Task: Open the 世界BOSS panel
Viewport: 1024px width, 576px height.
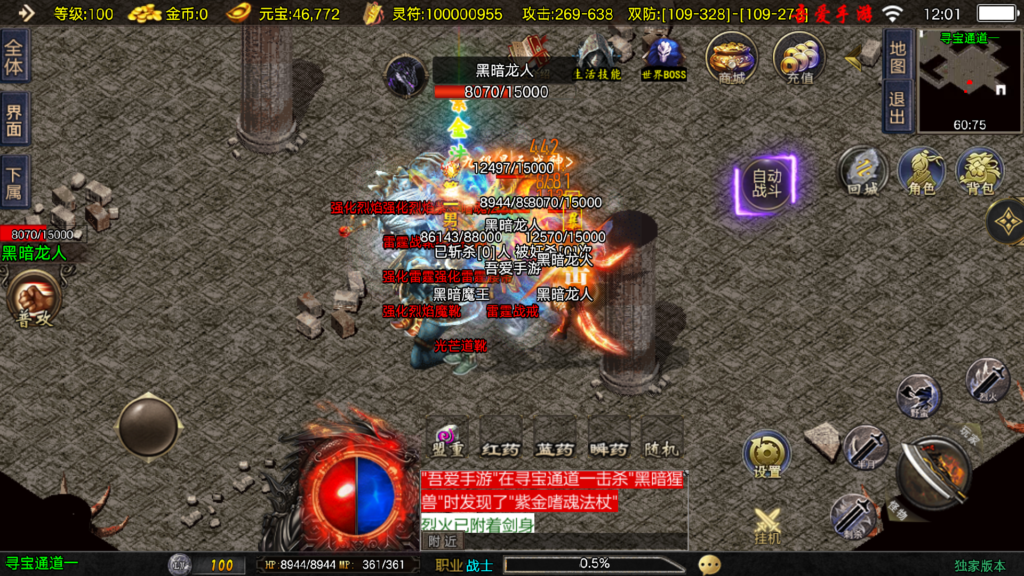Action: [x=663, y=58]
